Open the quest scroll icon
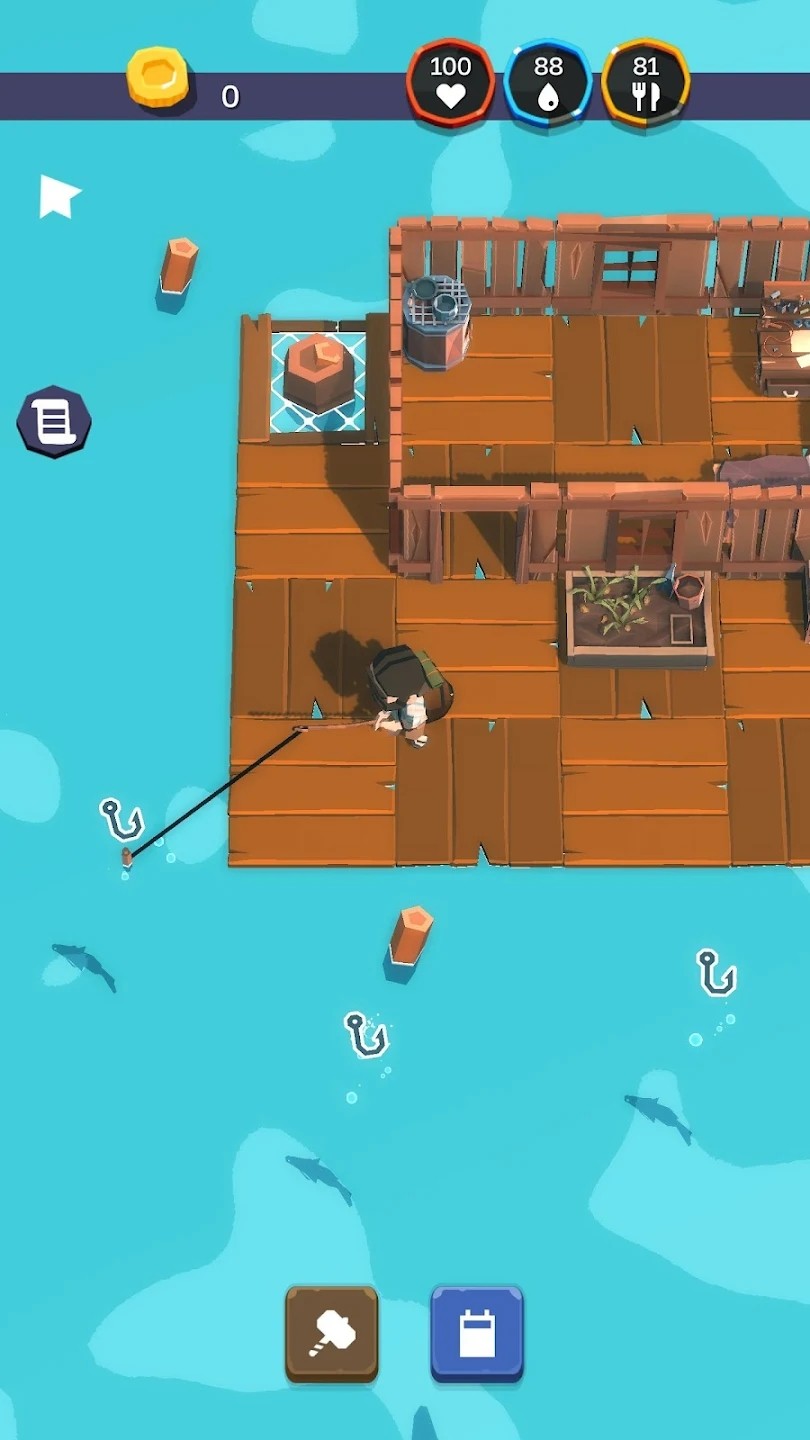The image size is (810, 1440). 54,422
